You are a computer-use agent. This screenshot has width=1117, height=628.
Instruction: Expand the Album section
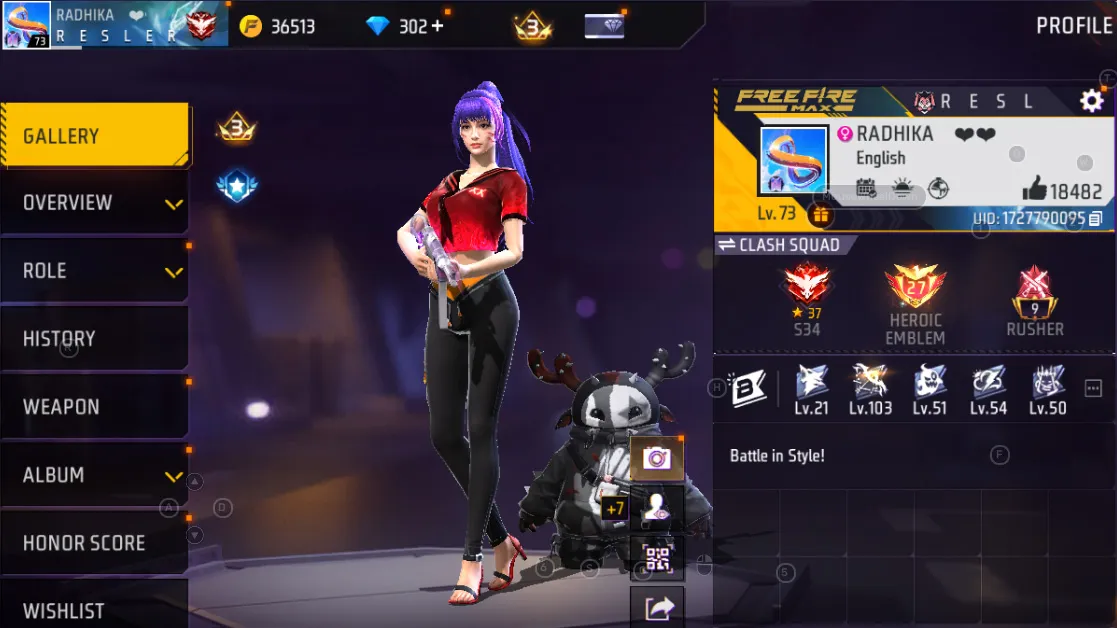(94, 475)
